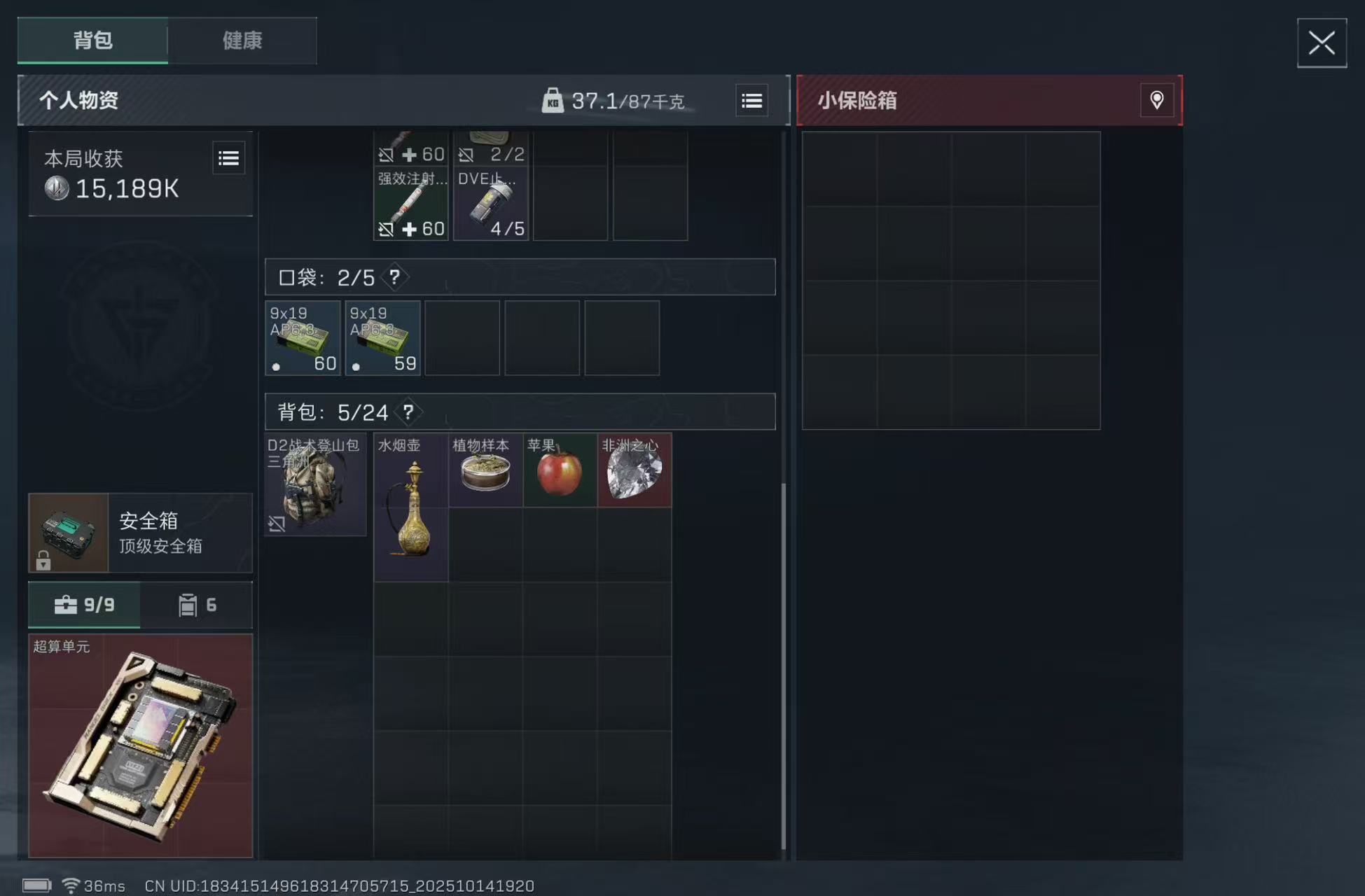Open the help icon next to 背包 5/24
1365x896 pixels.
pyautogui.click(x=410, y=412)
